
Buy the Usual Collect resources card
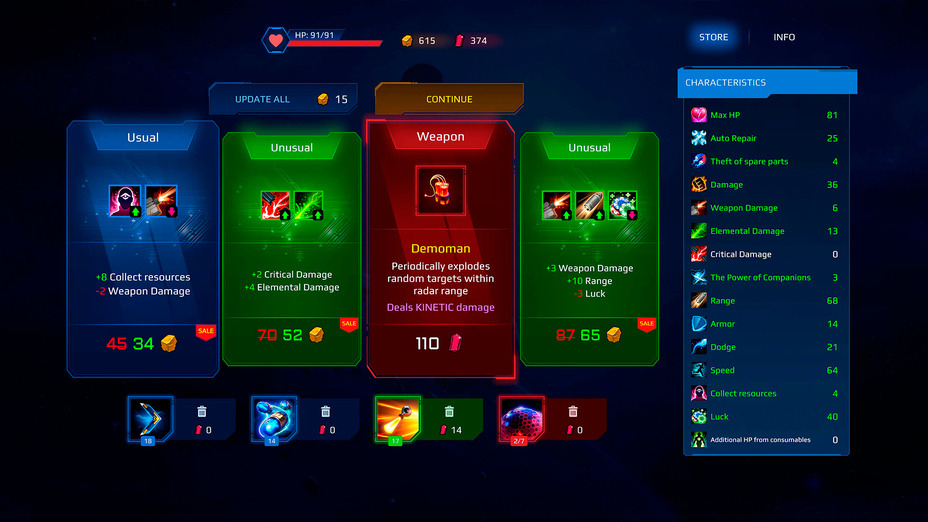pyautogui.click(x=143, y=249)
